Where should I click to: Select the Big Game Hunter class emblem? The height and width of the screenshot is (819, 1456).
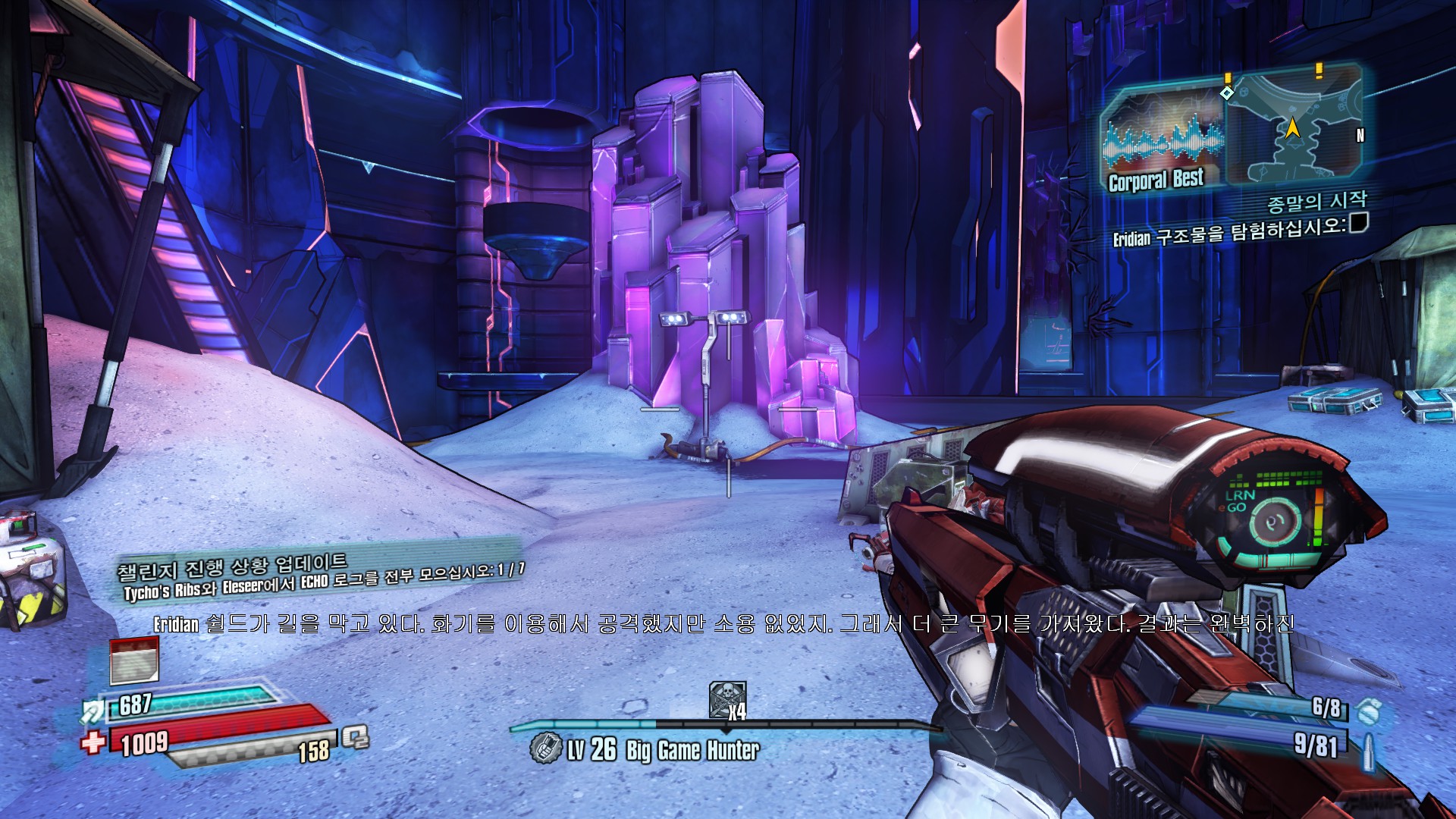click(x=545, y=748)
